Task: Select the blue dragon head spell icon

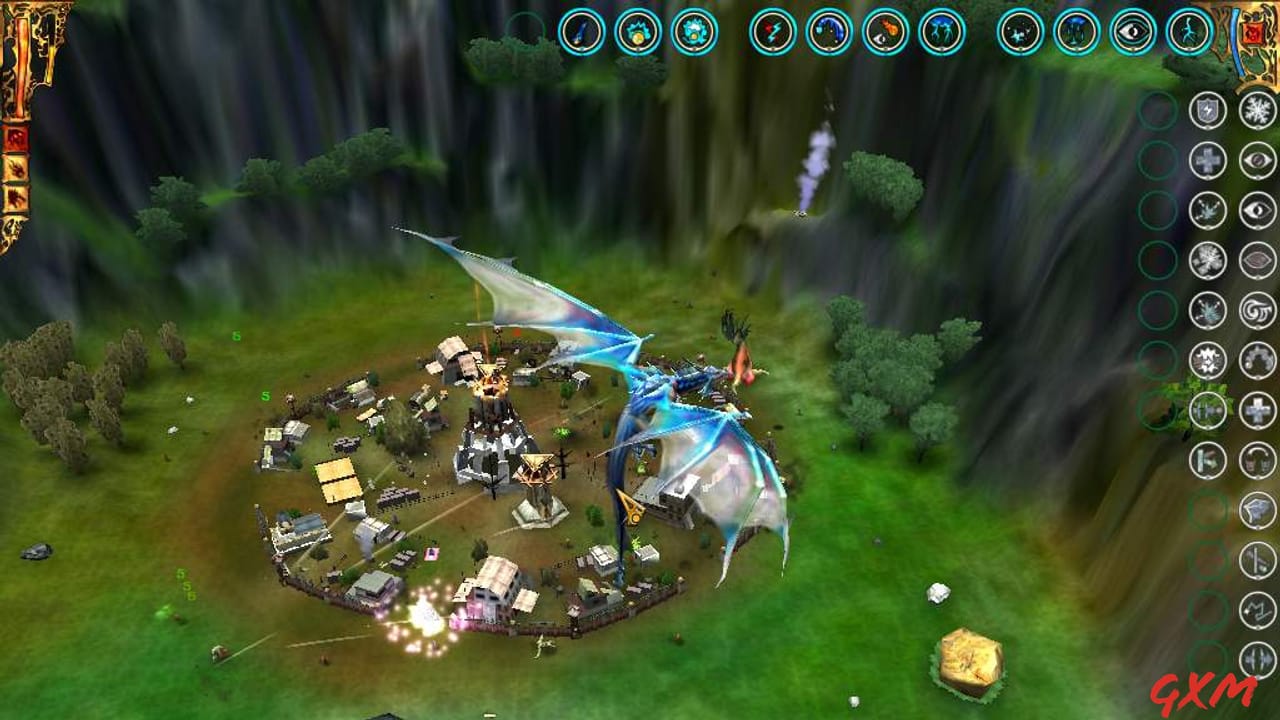Action: pyautogui.click(x=830, y=30)
